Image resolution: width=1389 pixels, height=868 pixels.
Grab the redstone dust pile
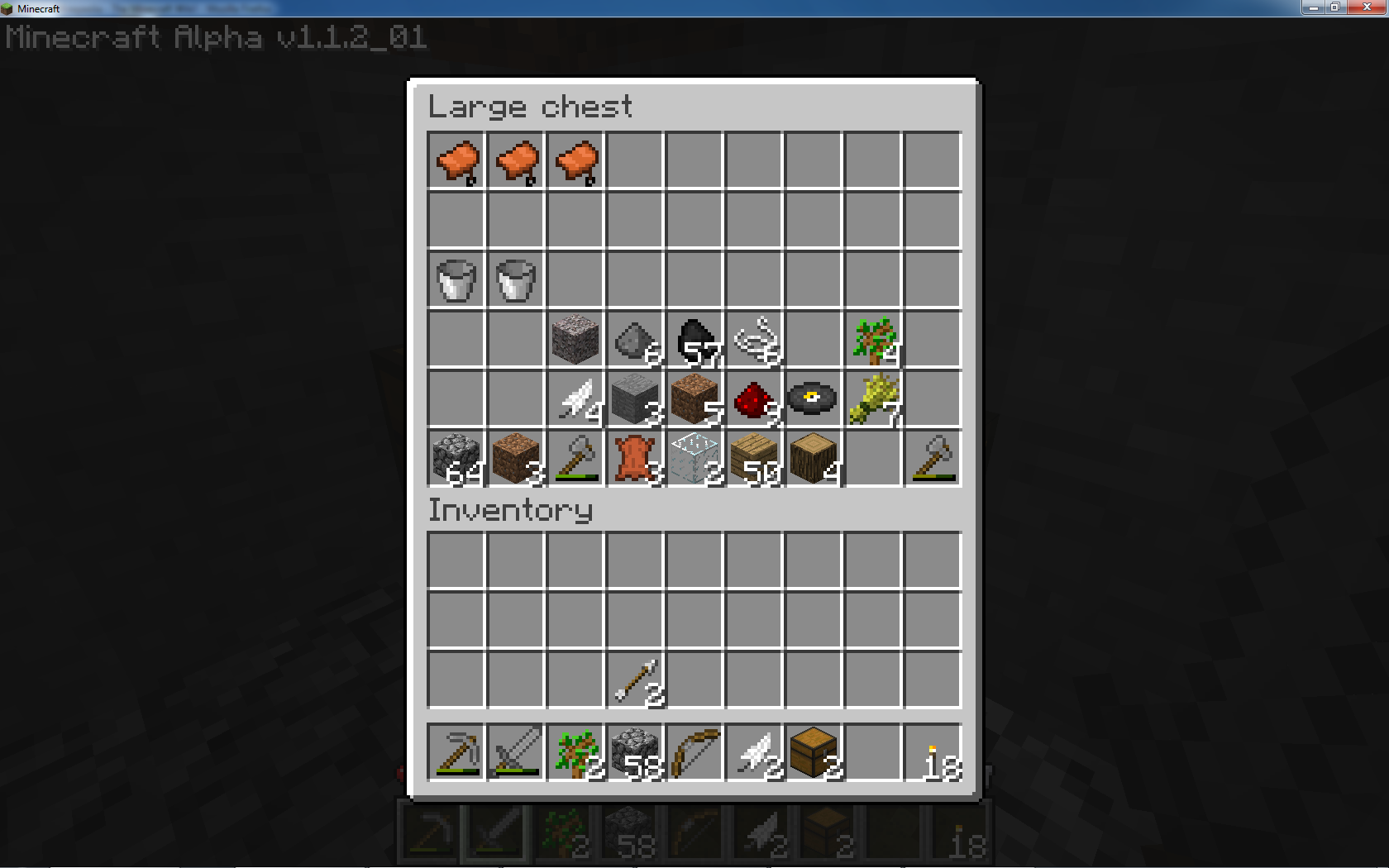point(754,399)
